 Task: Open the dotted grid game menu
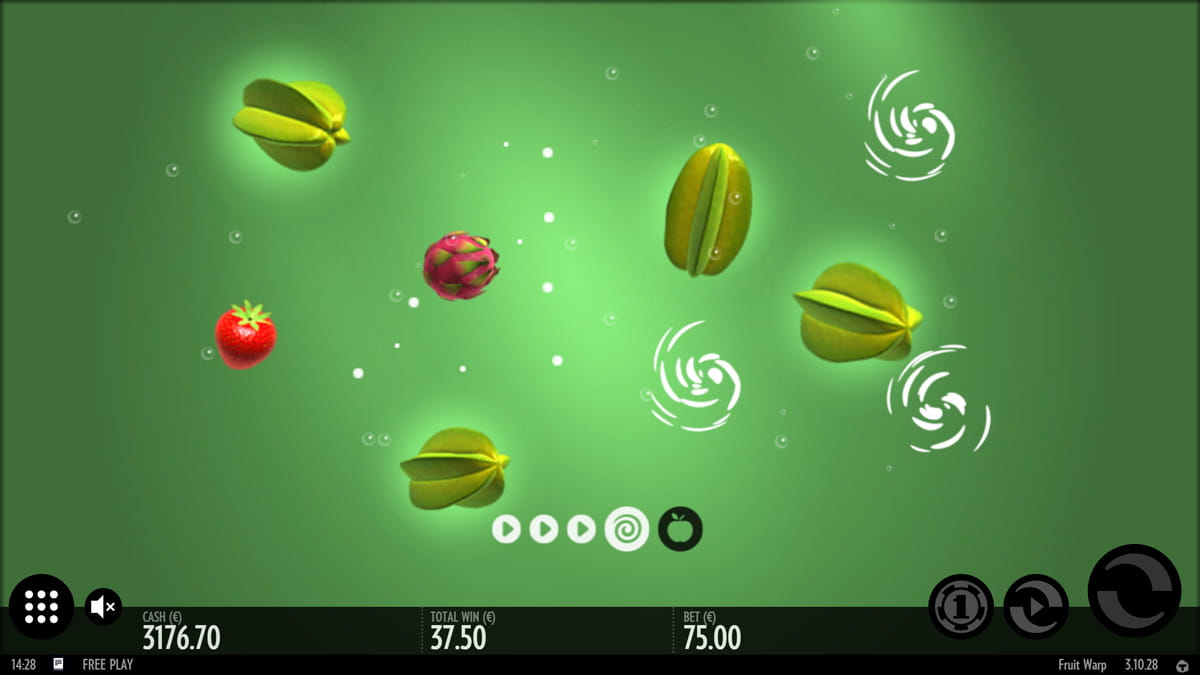point(41,606)
